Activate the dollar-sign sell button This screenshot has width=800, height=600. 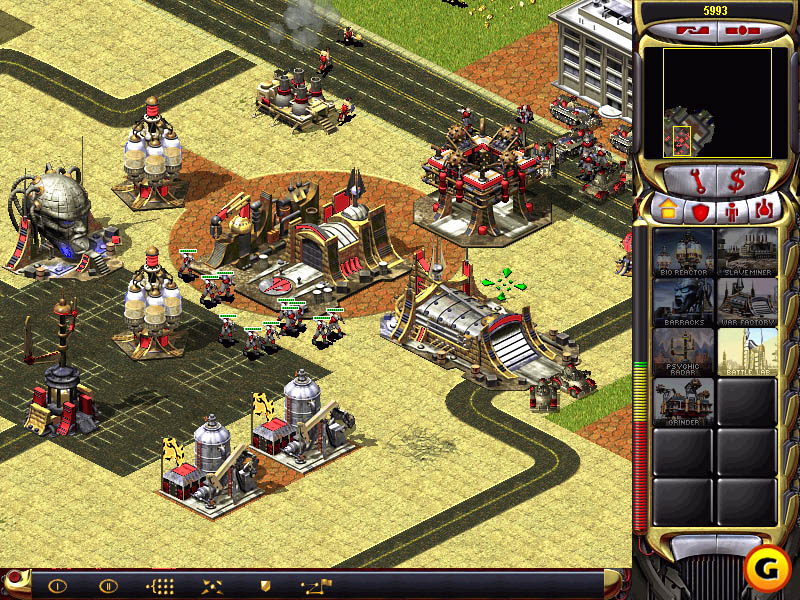coord(737,181)
